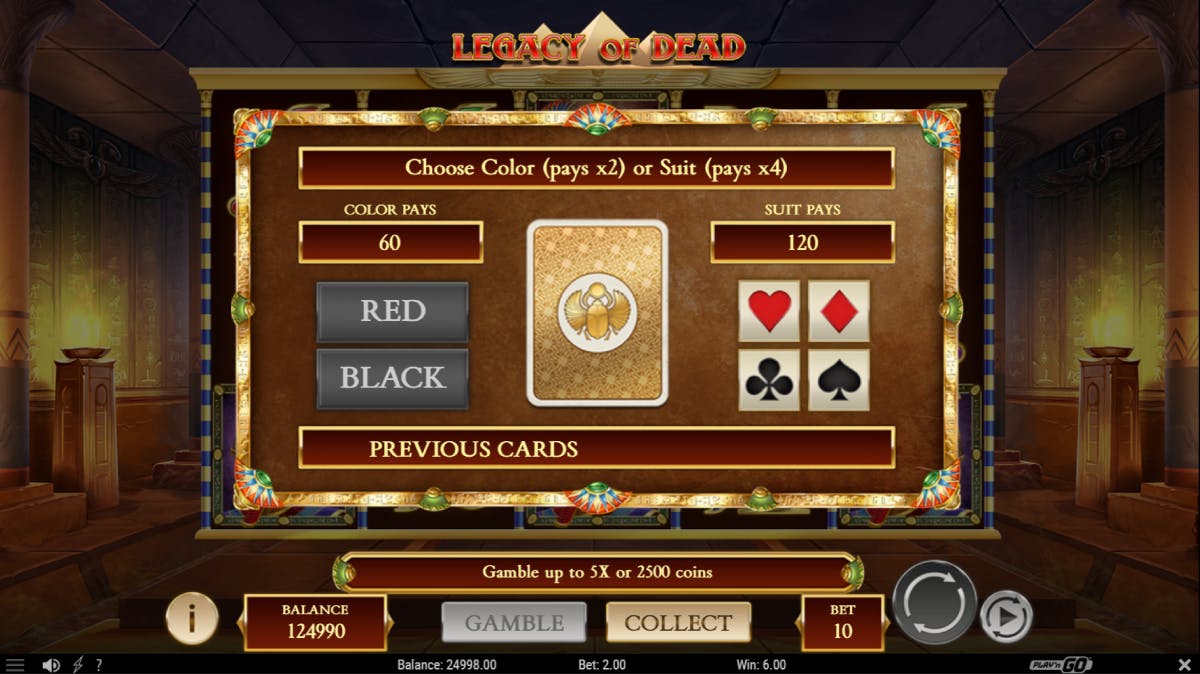Open the paytable info button
This screenshot has width=1200, height=674.
[x=190, y=620]
